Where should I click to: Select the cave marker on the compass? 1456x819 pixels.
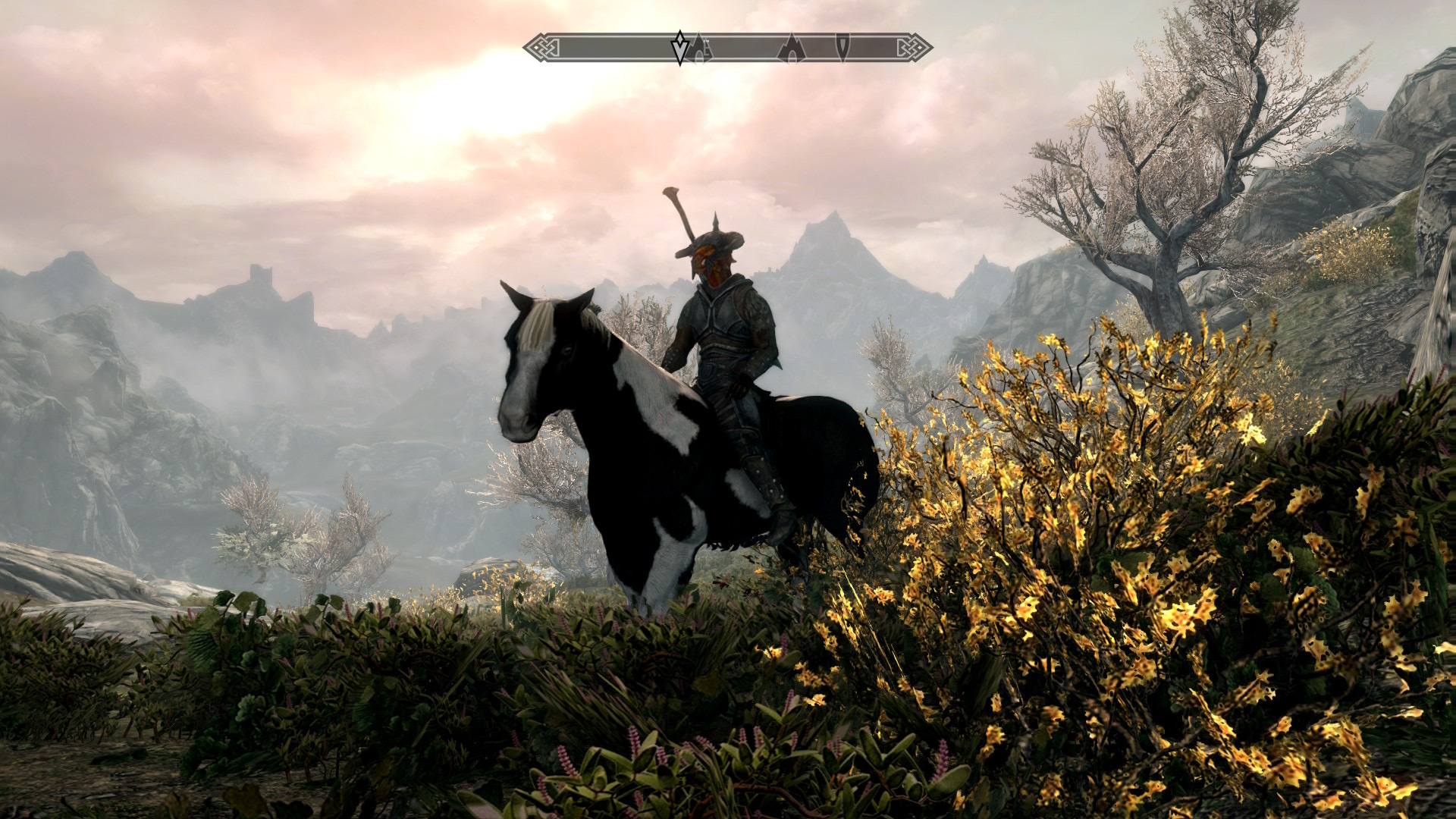(x=790, y=49)
